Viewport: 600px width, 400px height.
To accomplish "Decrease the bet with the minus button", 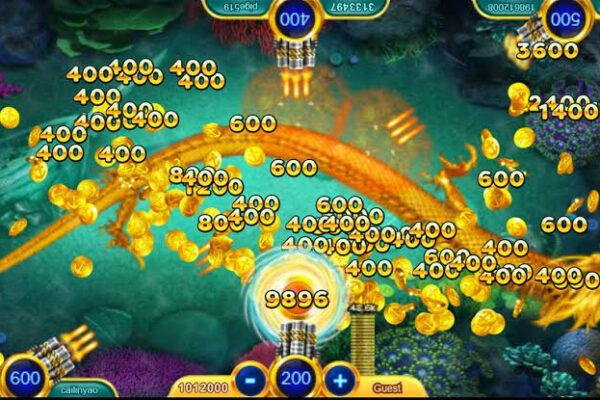I will [249, 380].
